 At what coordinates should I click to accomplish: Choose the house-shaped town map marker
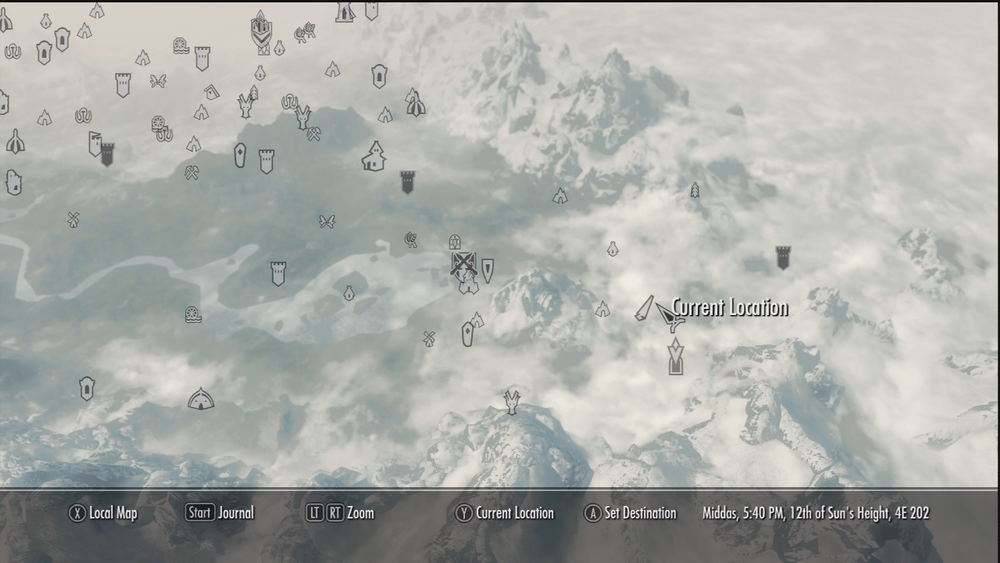[x=374, y=156]
